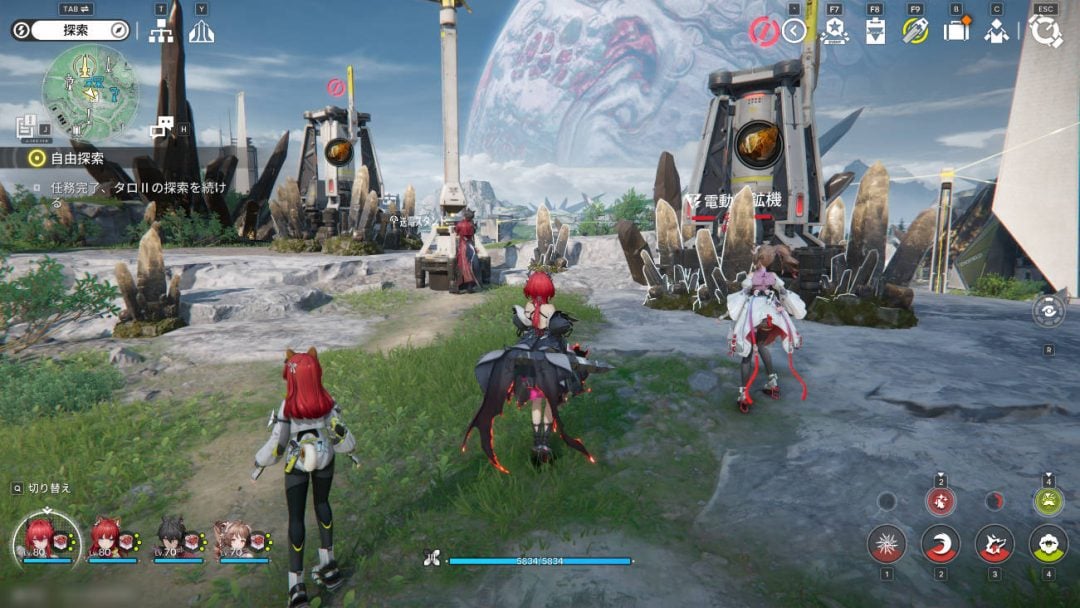This screenshot has width=1080, height=608.
Task: Activate the white starburst skill
Action: pyautogui.click(x=886, y=543)
